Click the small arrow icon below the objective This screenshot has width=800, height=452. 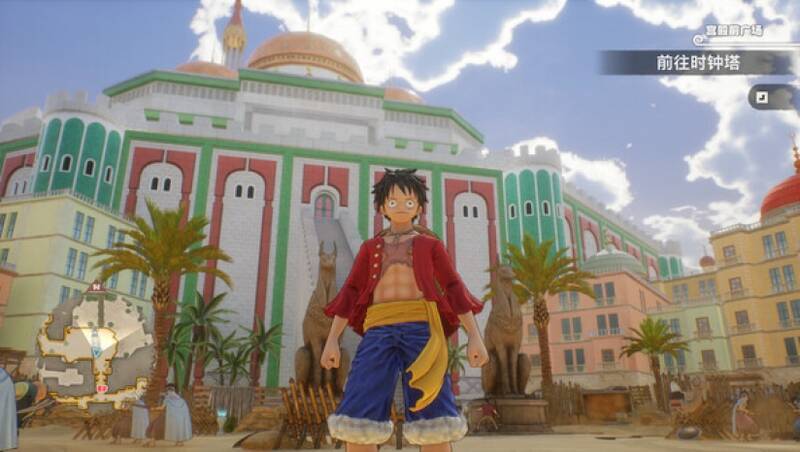coord(765,97)
